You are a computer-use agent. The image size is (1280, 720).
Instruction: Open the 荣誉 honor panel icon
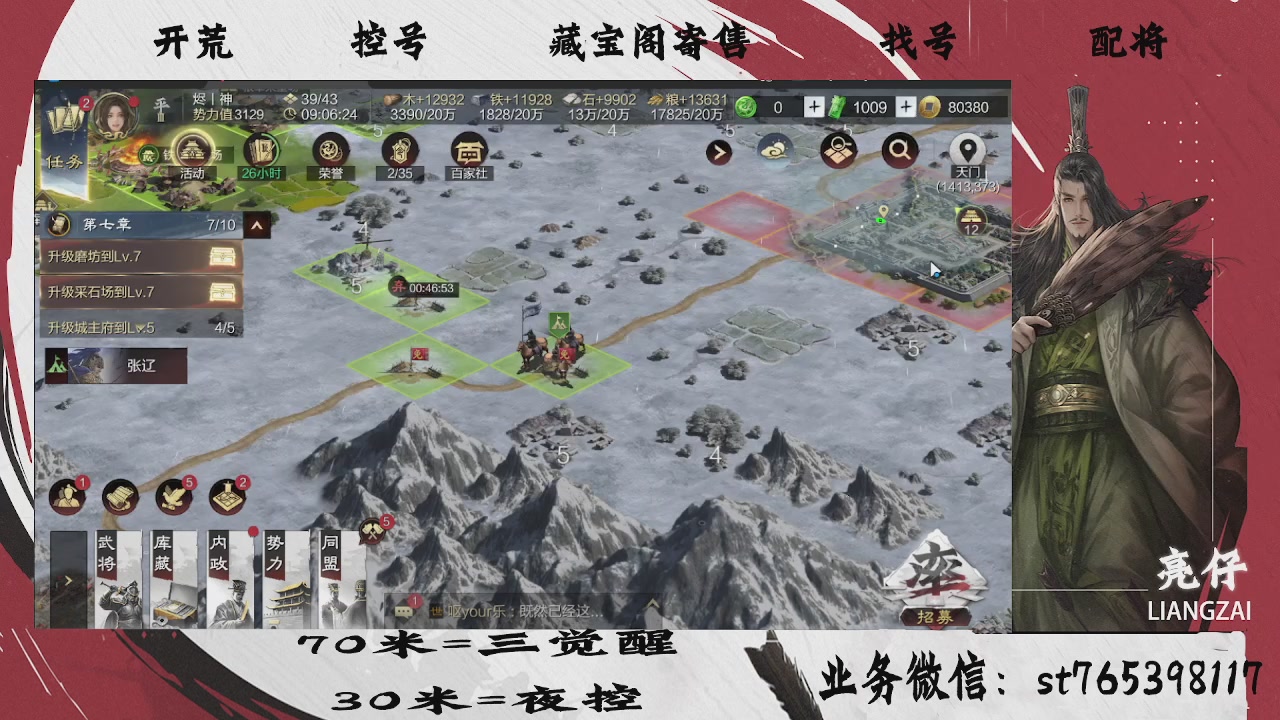[330, 152]
